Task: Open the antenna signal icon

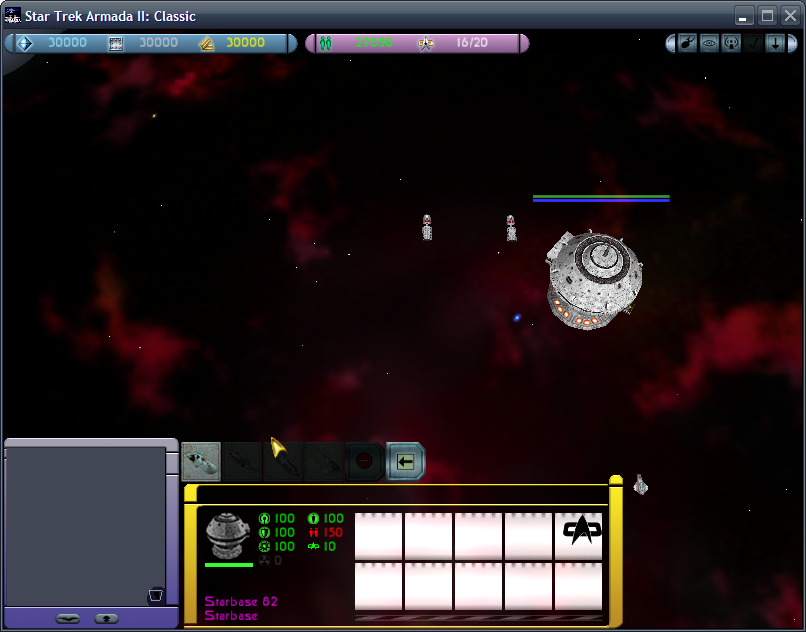Action: coord(731,43)
